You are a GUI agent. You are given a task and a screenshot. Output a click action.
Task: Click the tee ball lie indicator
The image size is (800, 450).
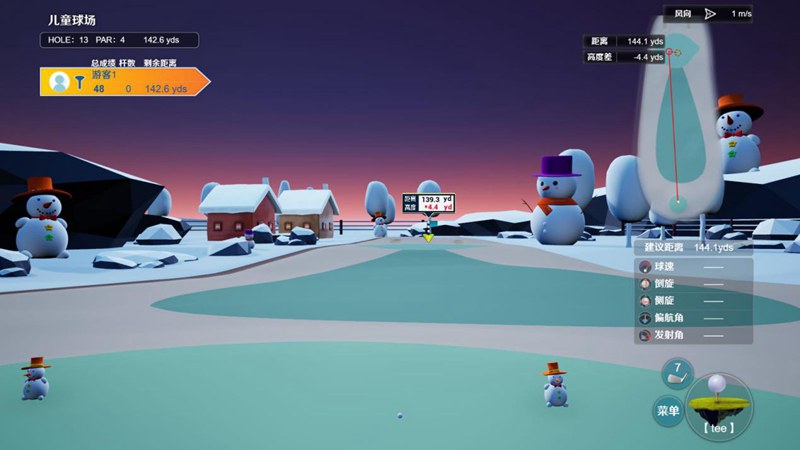[x=718, y=403]
